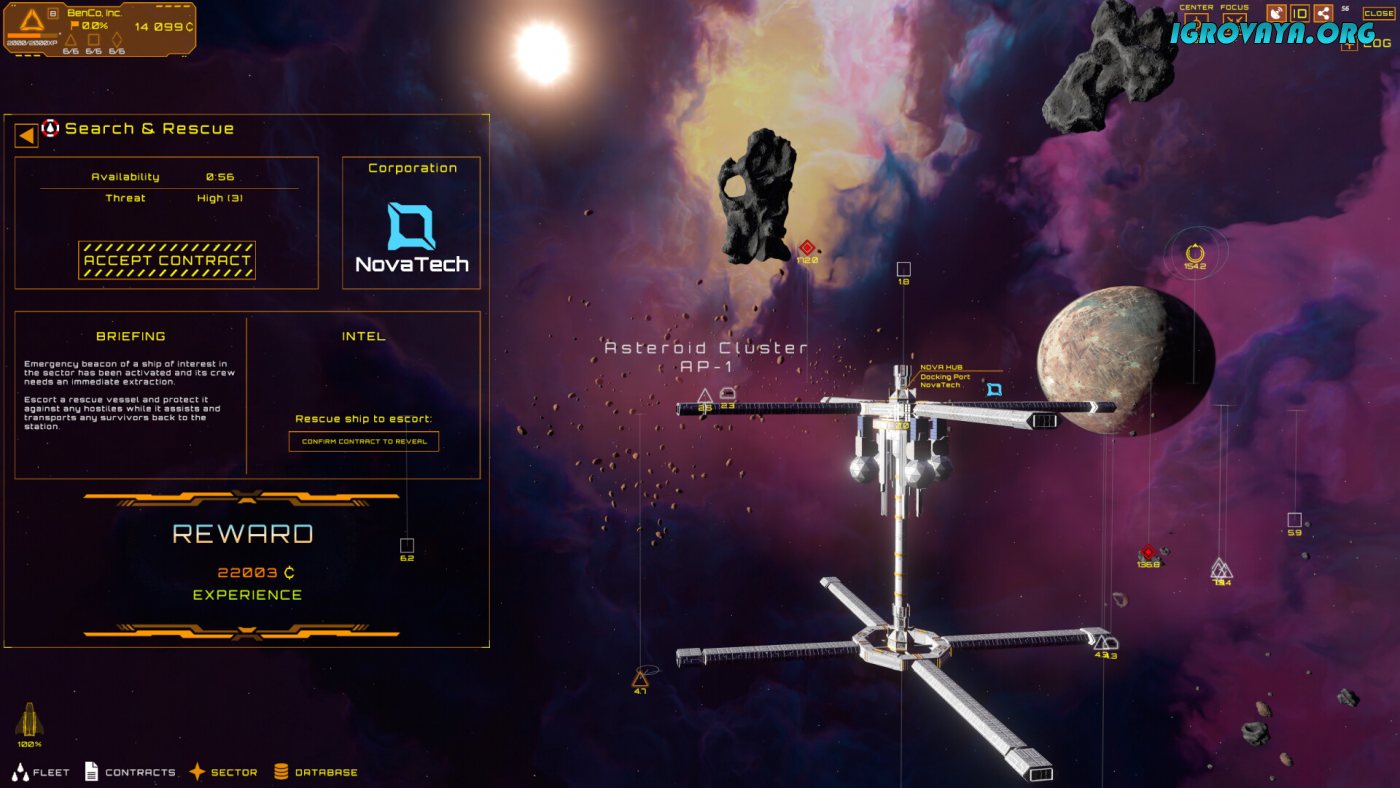Click the circular waypoint marker labeled 154.2

click(1194, 253)
